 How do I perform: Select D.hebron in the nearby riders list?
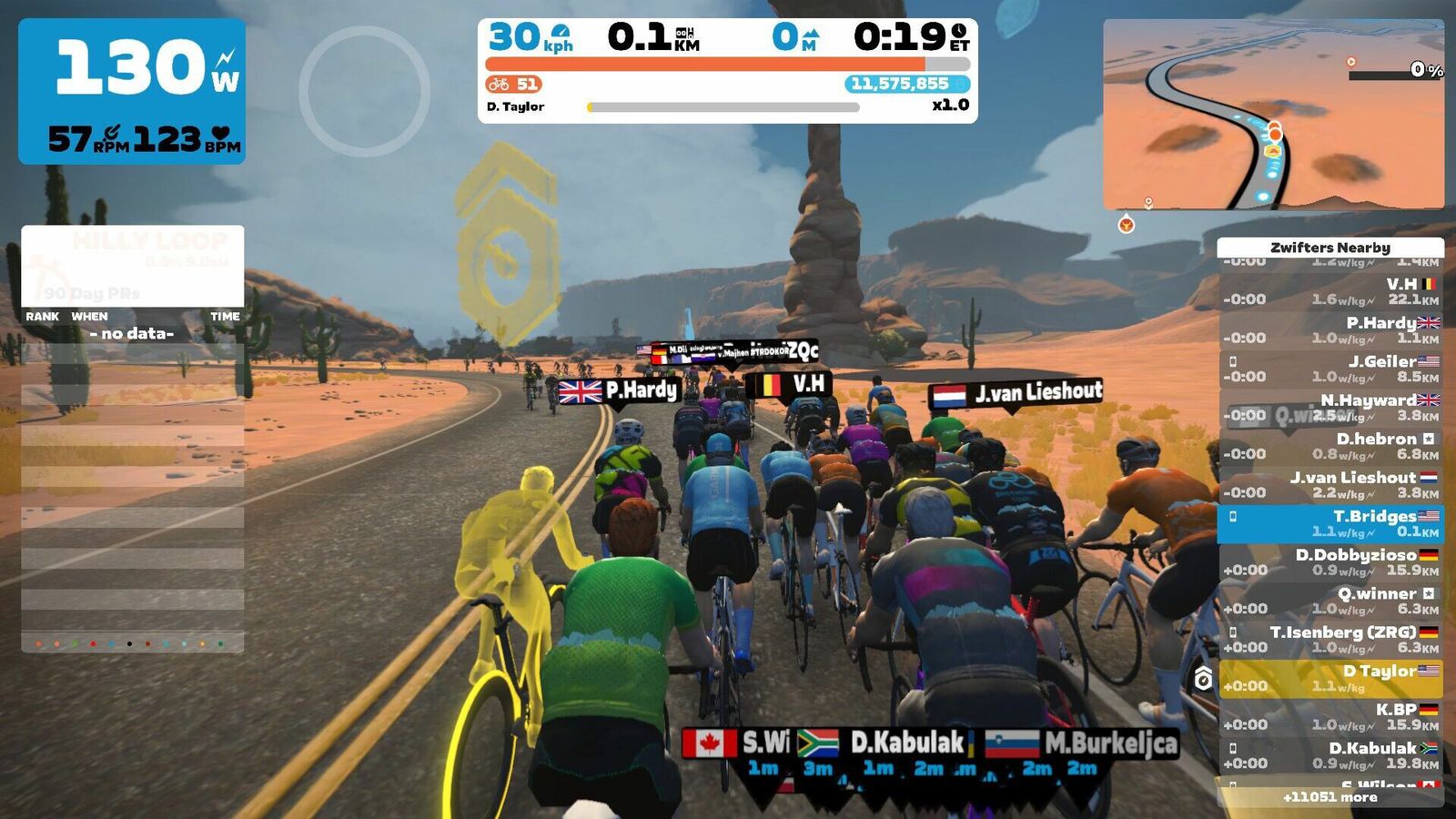(1330, 446)
